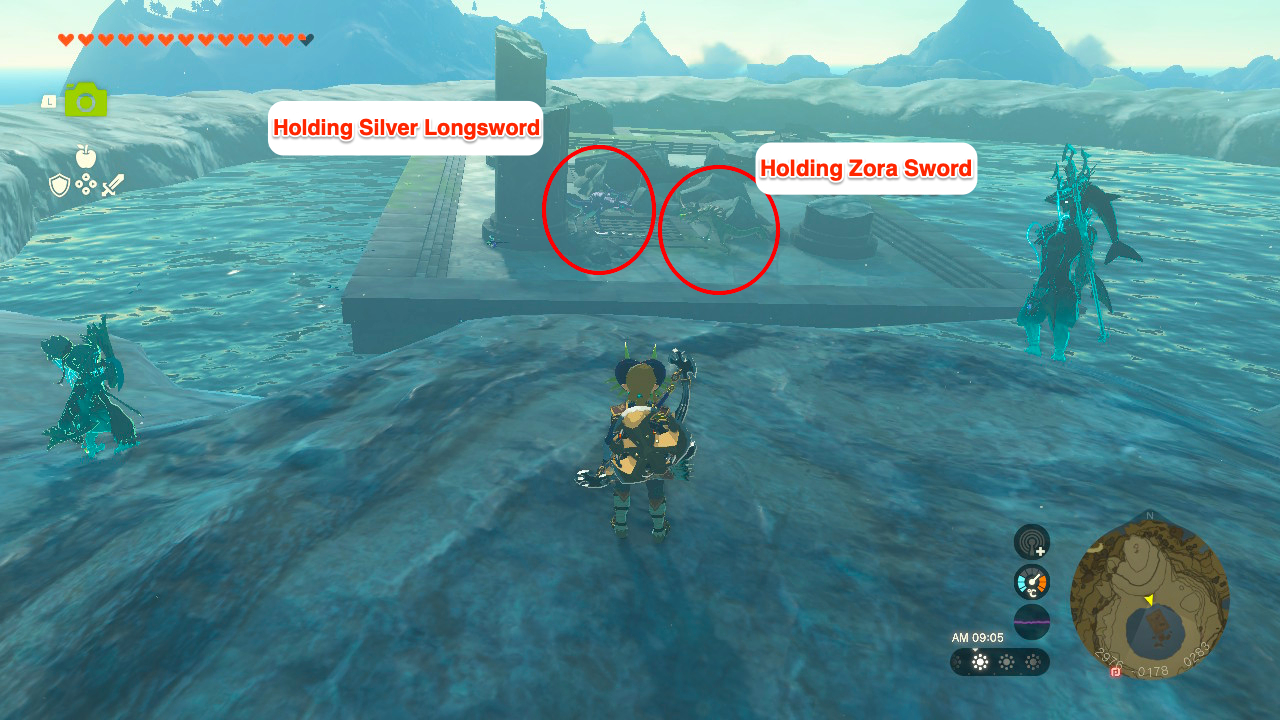Click the temperature gauge icon

[x=1032, y=581]
